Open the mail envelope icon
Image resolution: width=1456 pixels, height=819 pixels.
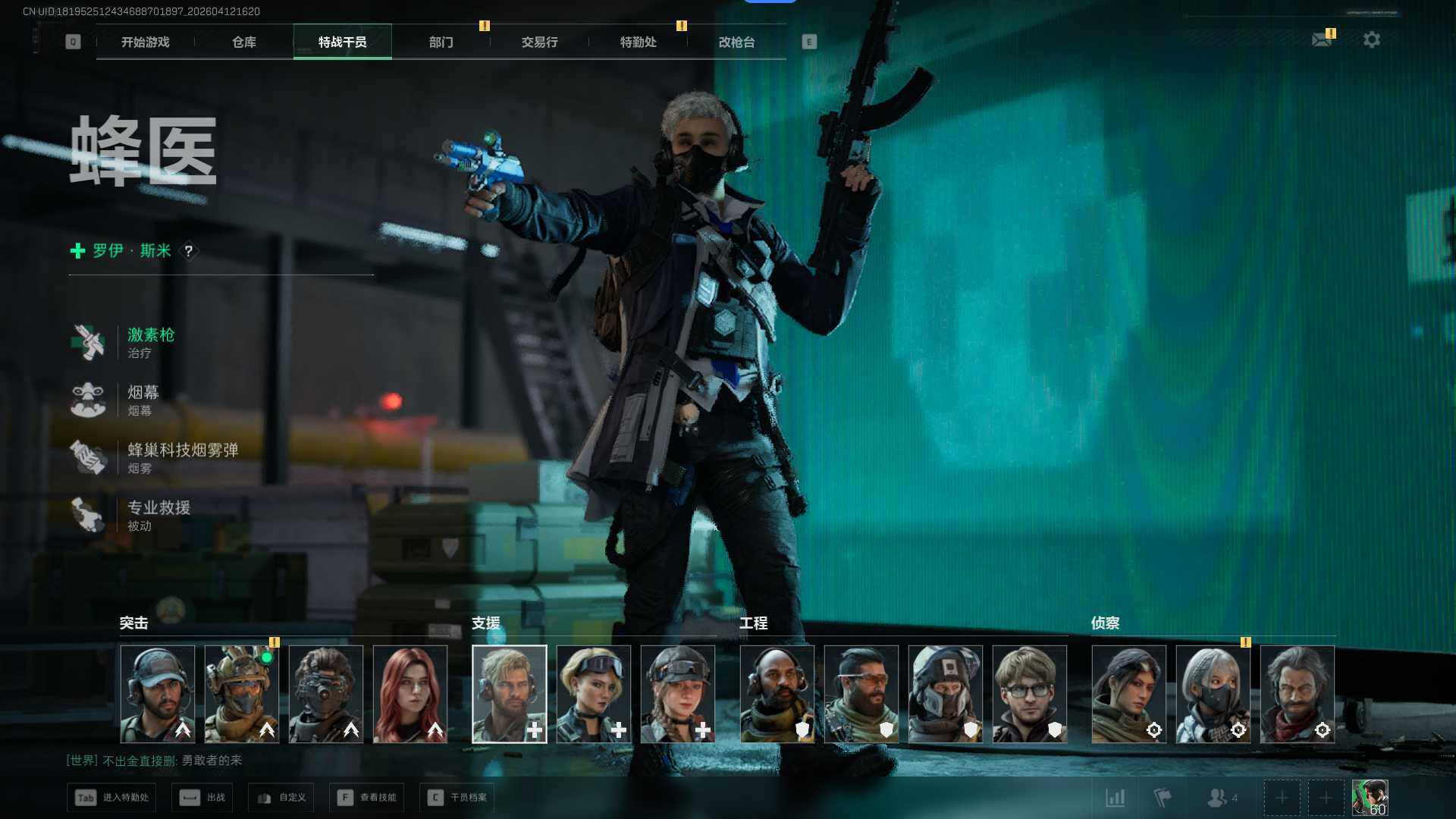[x=1322, y=39]
